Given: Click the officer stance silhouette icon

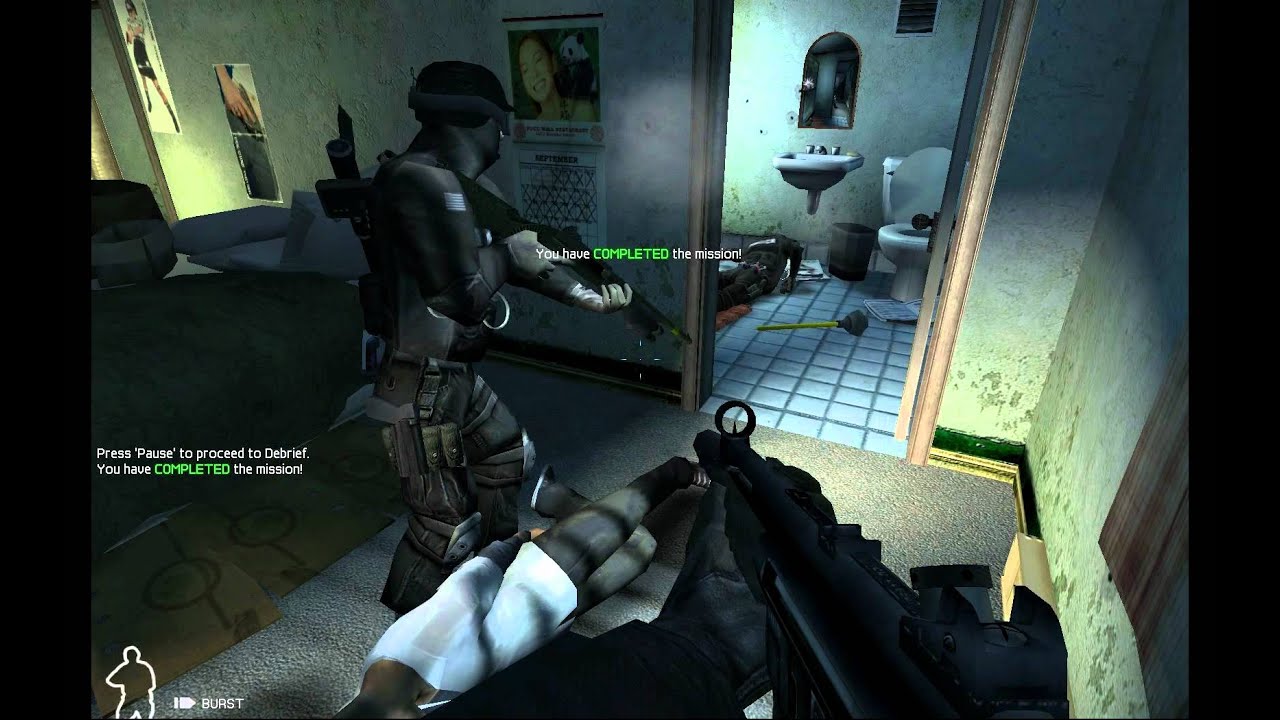Looking at the screenshot, I should click(127, 680).
